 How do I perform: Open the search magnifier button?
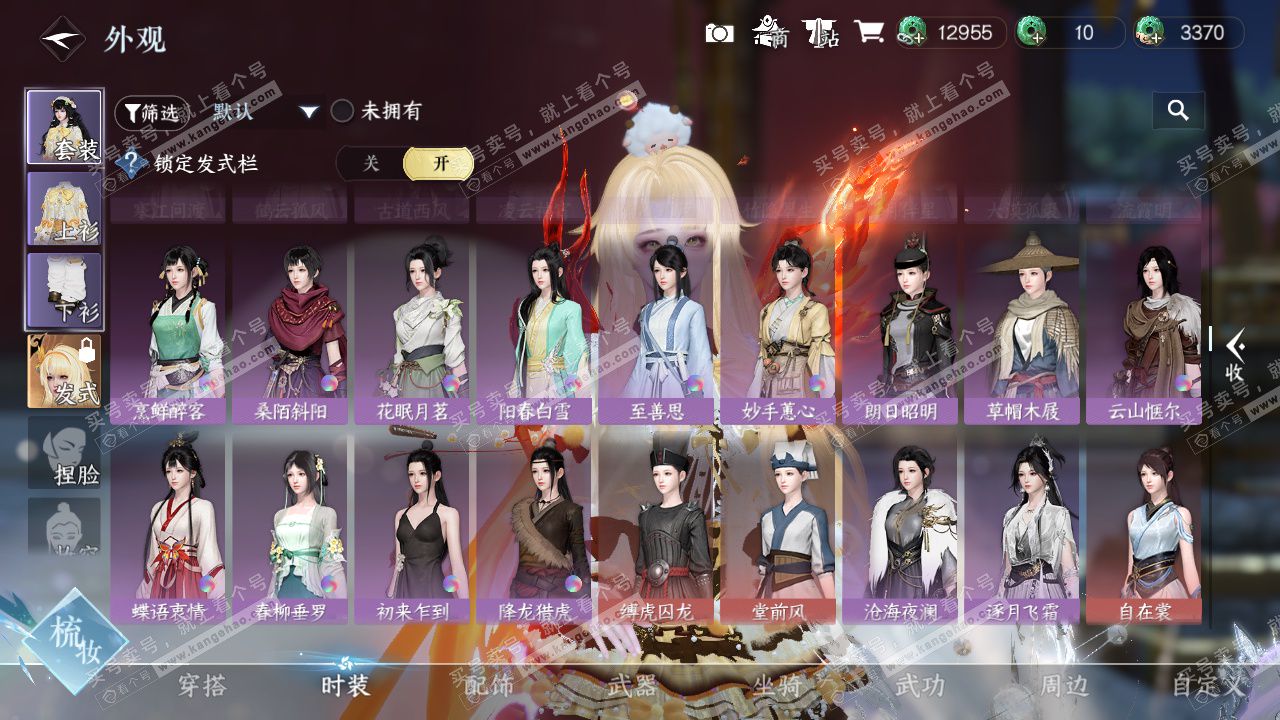pyautogui.click(x=1178, y=111)
